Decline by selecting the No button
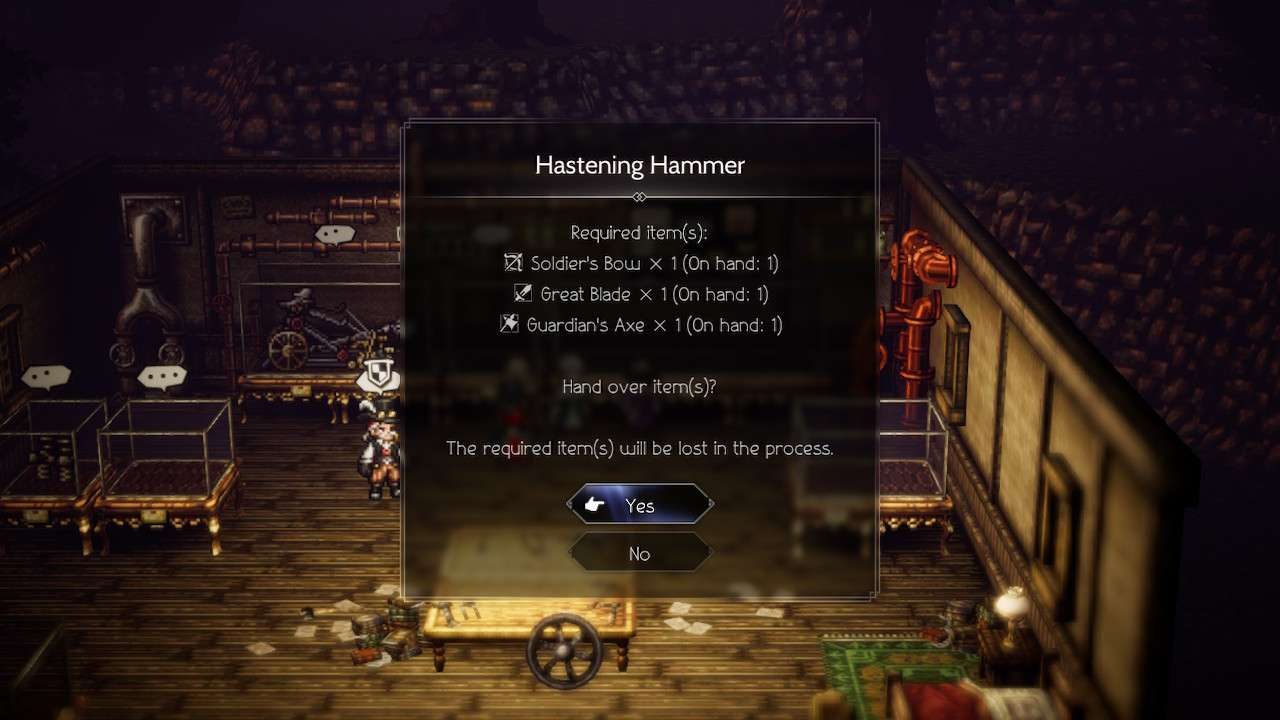Image resolution: width=1280 pixels, height=720 pixels. coord(639,552)
